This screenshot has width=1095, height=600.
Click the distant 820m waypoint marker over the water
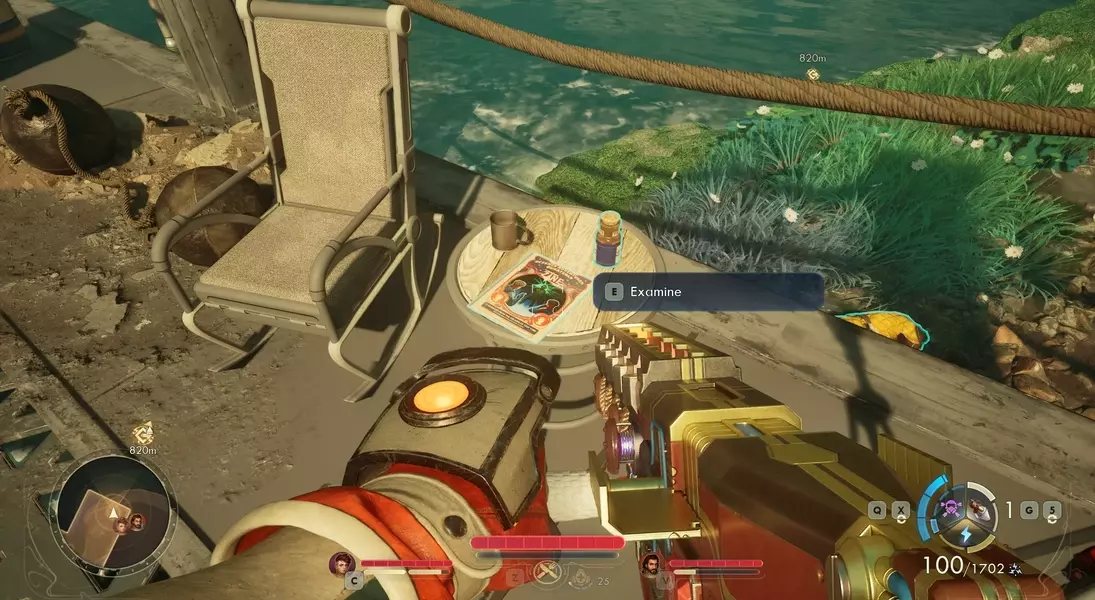coord(812,74)
